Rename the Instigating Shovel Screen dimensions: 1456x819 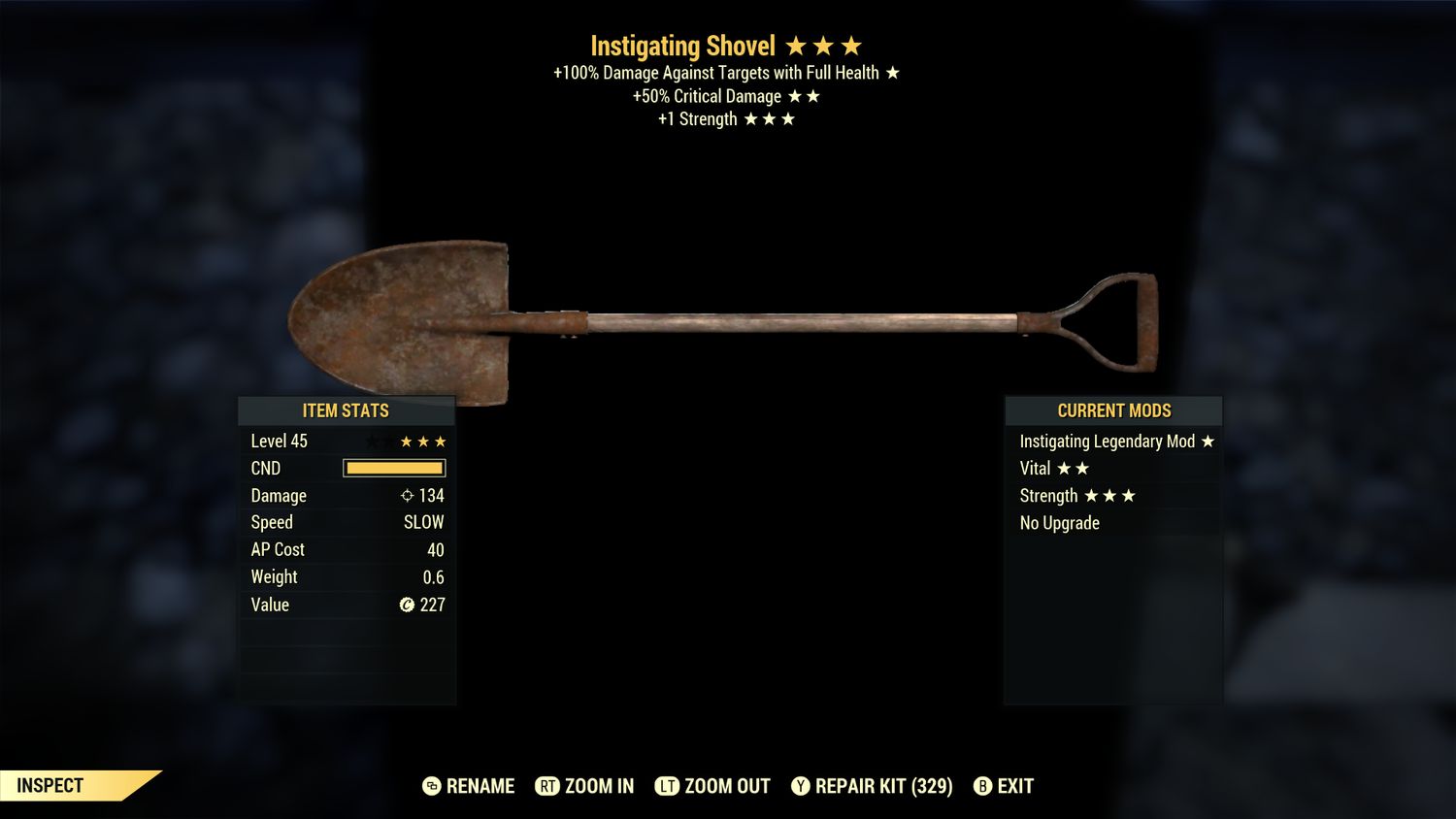click(x=469, y=786)
